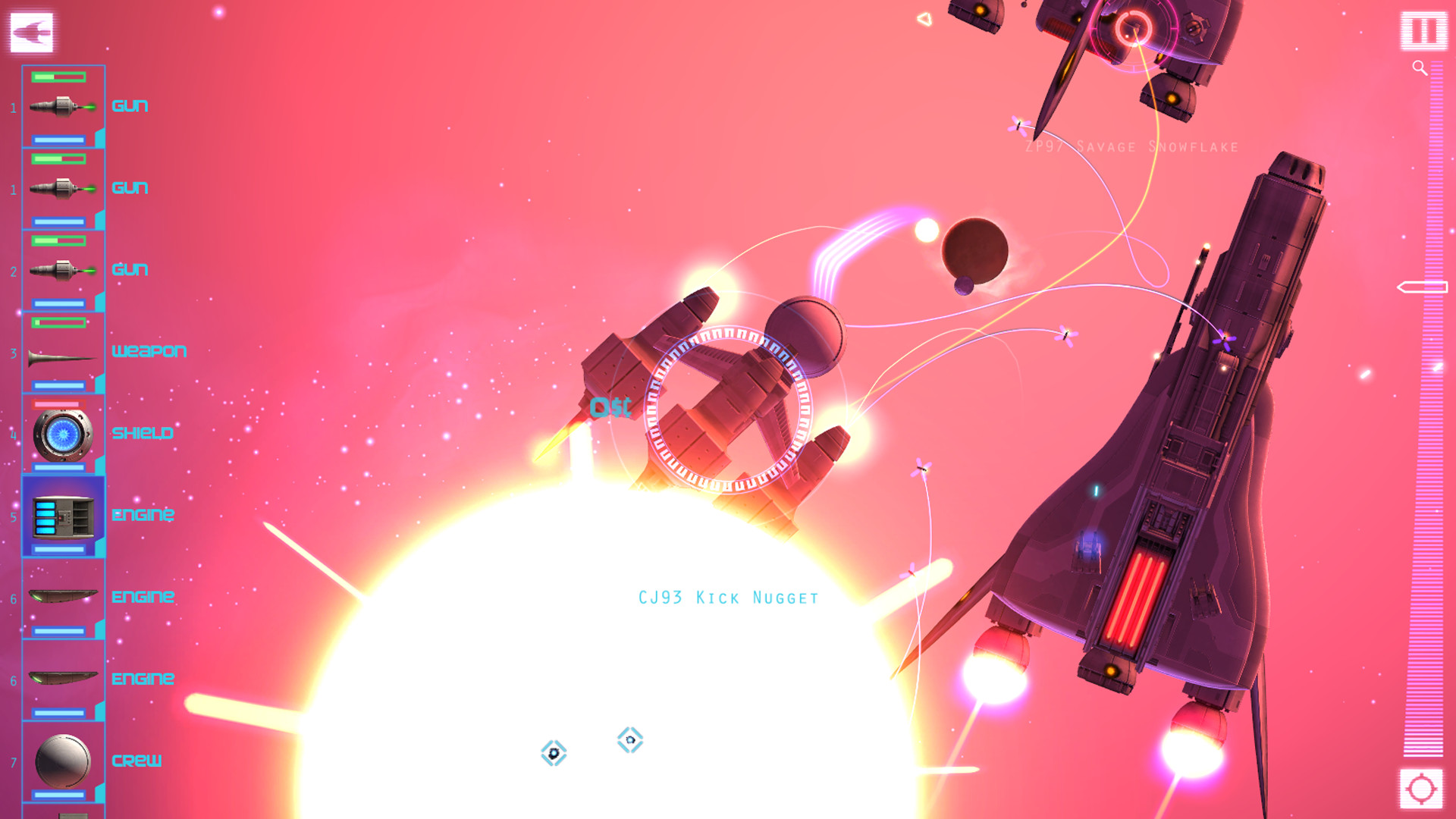Open the Gun module in slot 2

point(63,269)
